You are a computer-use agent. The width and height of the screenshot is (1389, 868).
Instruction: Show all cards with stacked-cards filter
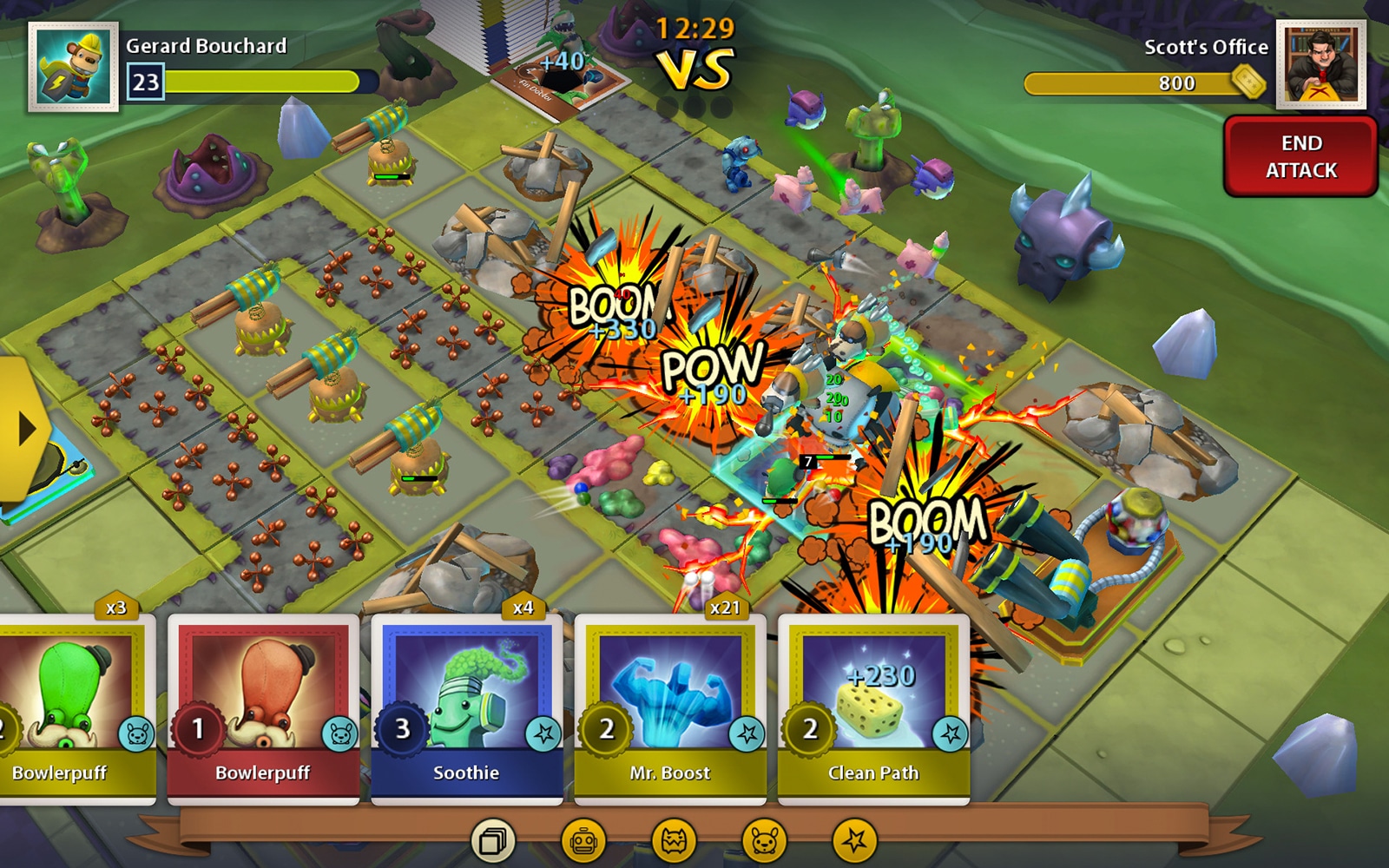tap(493, 840)
